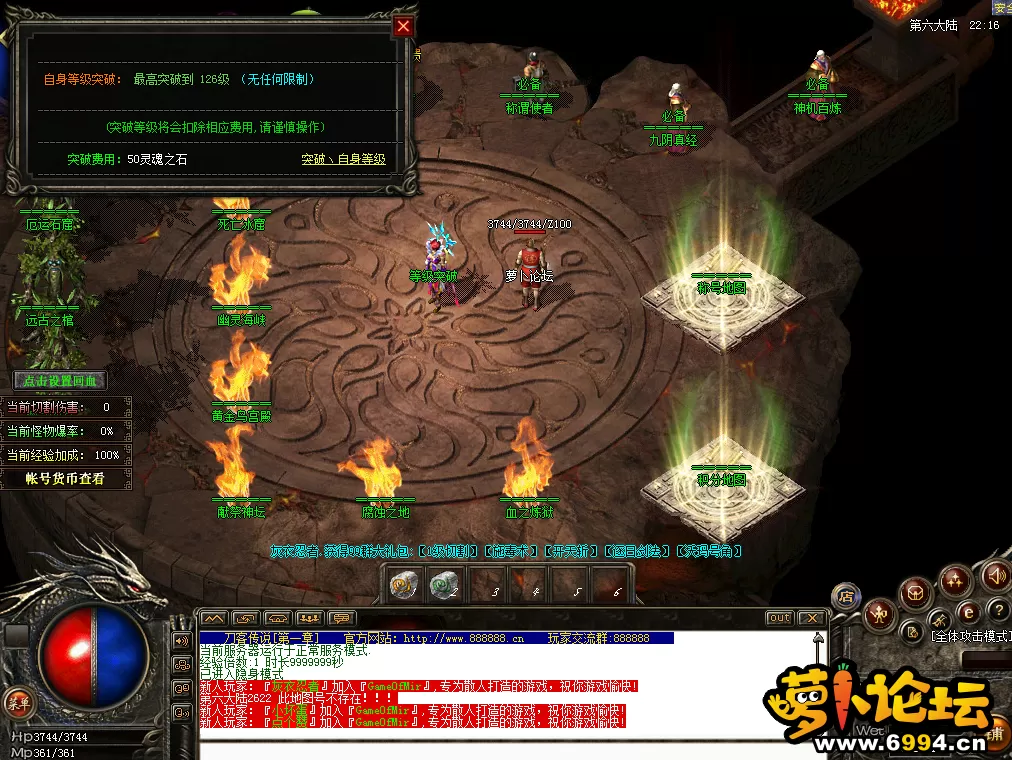Open the round 菜单 menu button
The image size is (1012, 760).
[x=15, y=700]
